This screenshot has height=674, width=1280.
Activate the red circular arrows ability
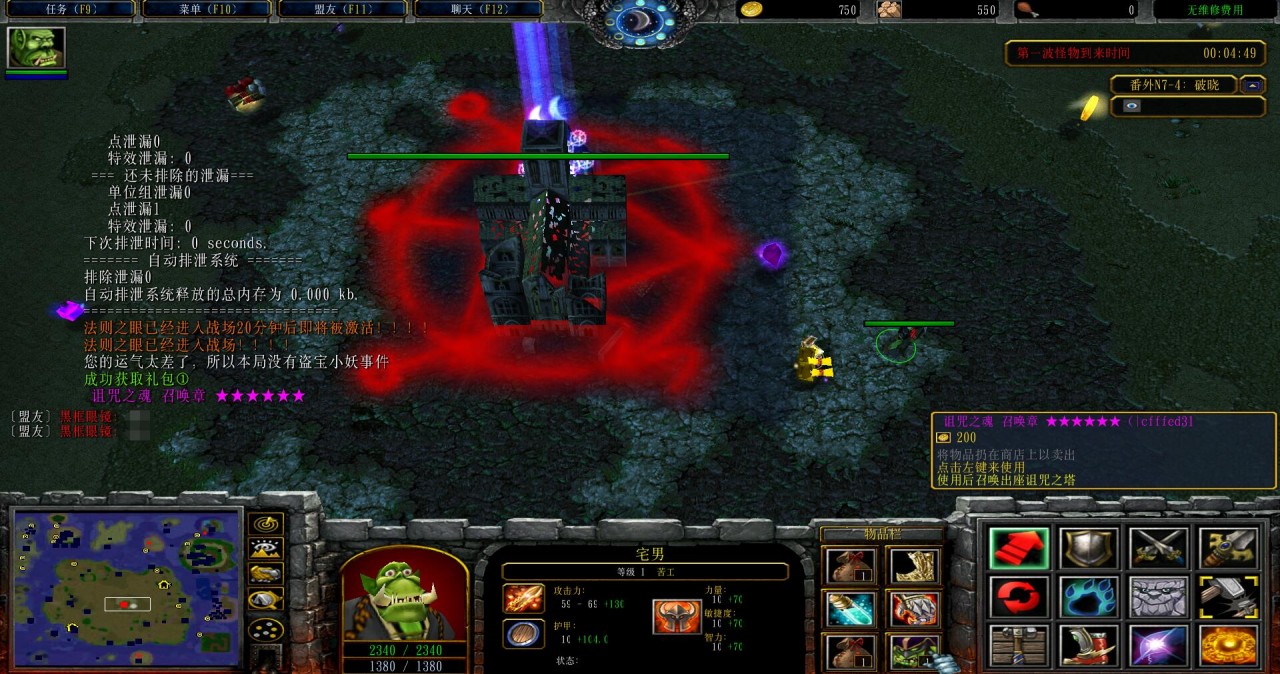tap(1019, 597)
